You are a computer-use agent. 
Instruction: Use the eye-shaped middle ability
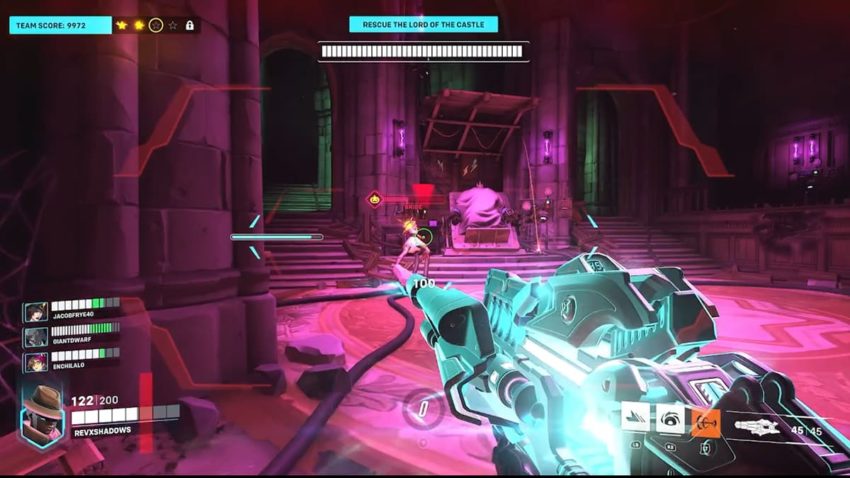[670, 421]
